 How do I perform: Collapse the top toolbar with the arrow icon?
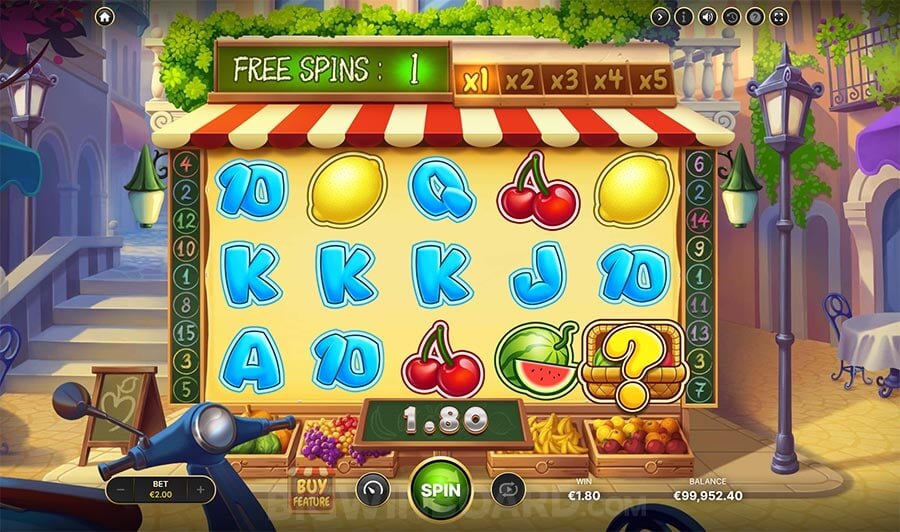[660, 16]
